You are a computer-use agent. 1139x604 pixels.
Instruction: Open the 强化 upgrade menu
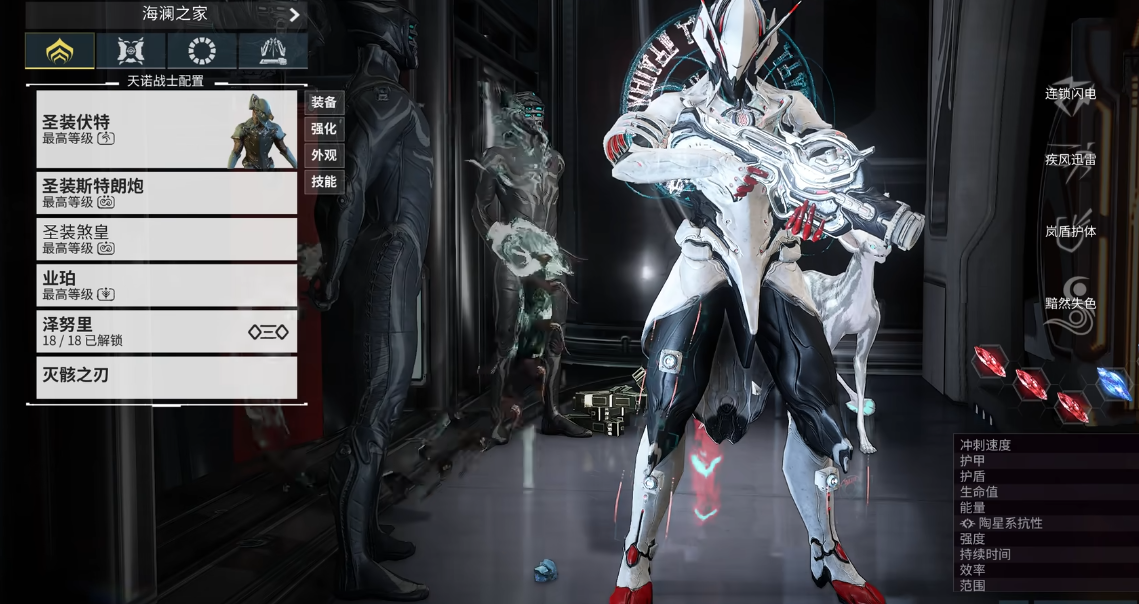tap(324, 129)
